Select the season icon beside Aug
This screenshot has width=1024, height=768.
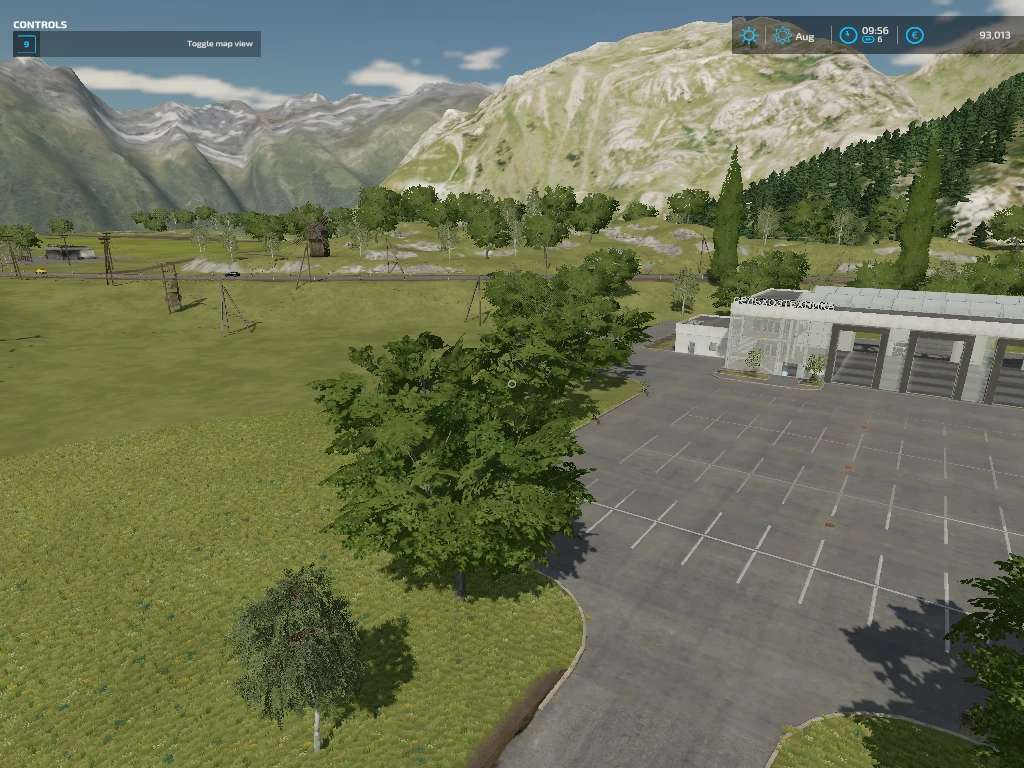click(x=782, y=36)
